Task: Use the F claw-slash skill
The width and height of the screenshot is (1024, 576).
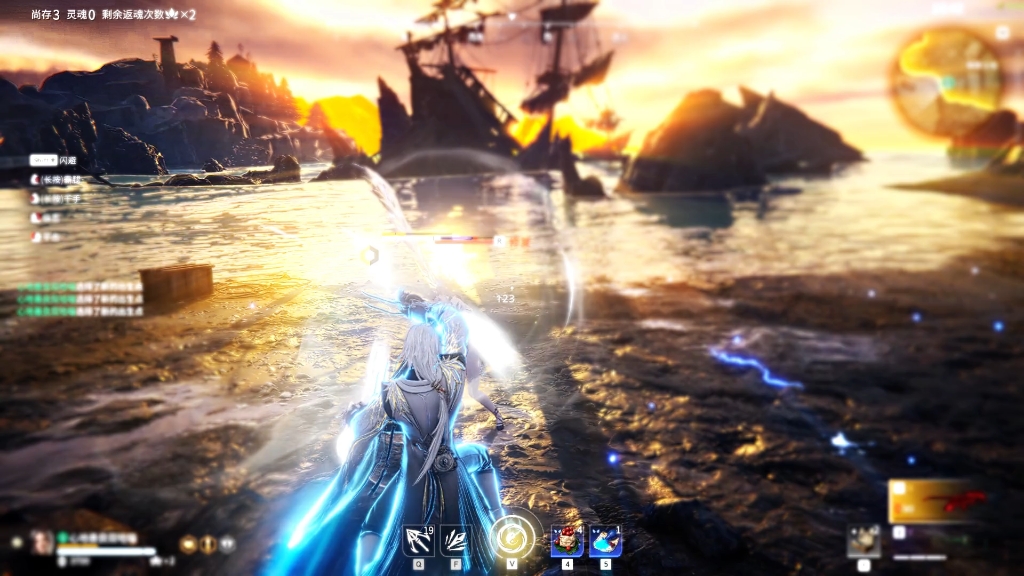Action: click(x=455, y=540)
